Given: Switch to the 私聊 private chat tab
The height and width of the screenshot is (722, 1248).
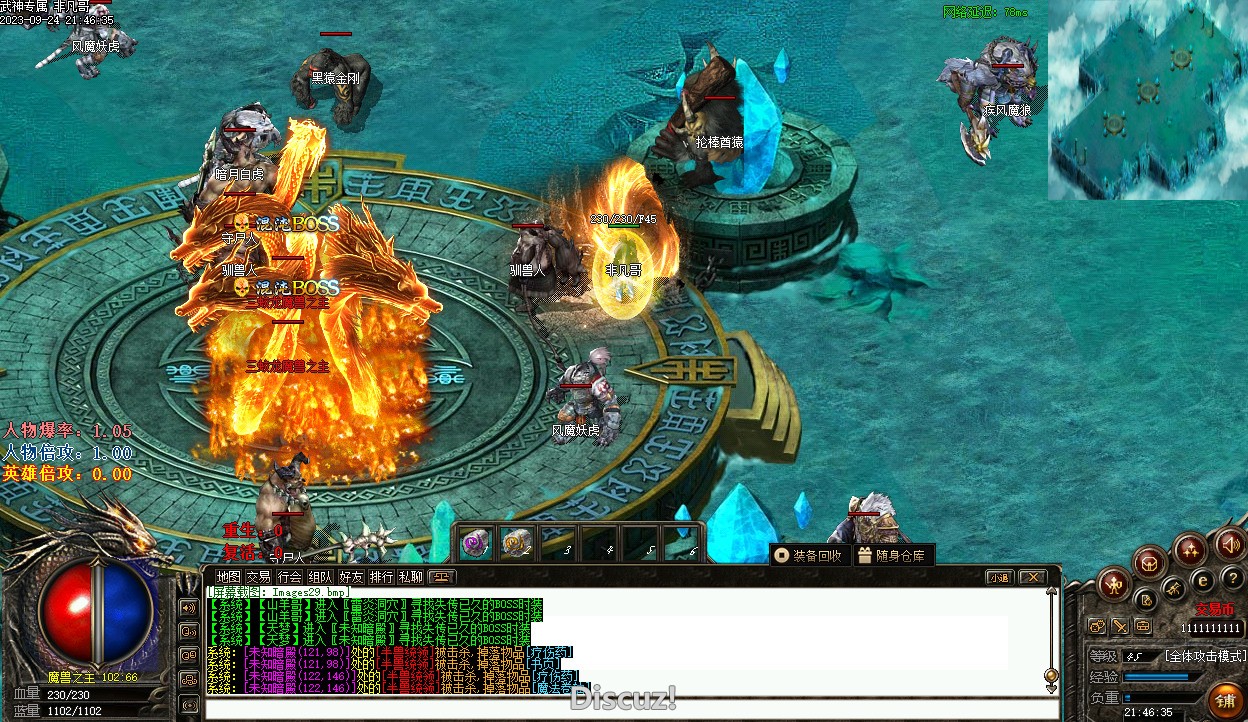Looking at the screenshot, I should click(x=411, y=577).
